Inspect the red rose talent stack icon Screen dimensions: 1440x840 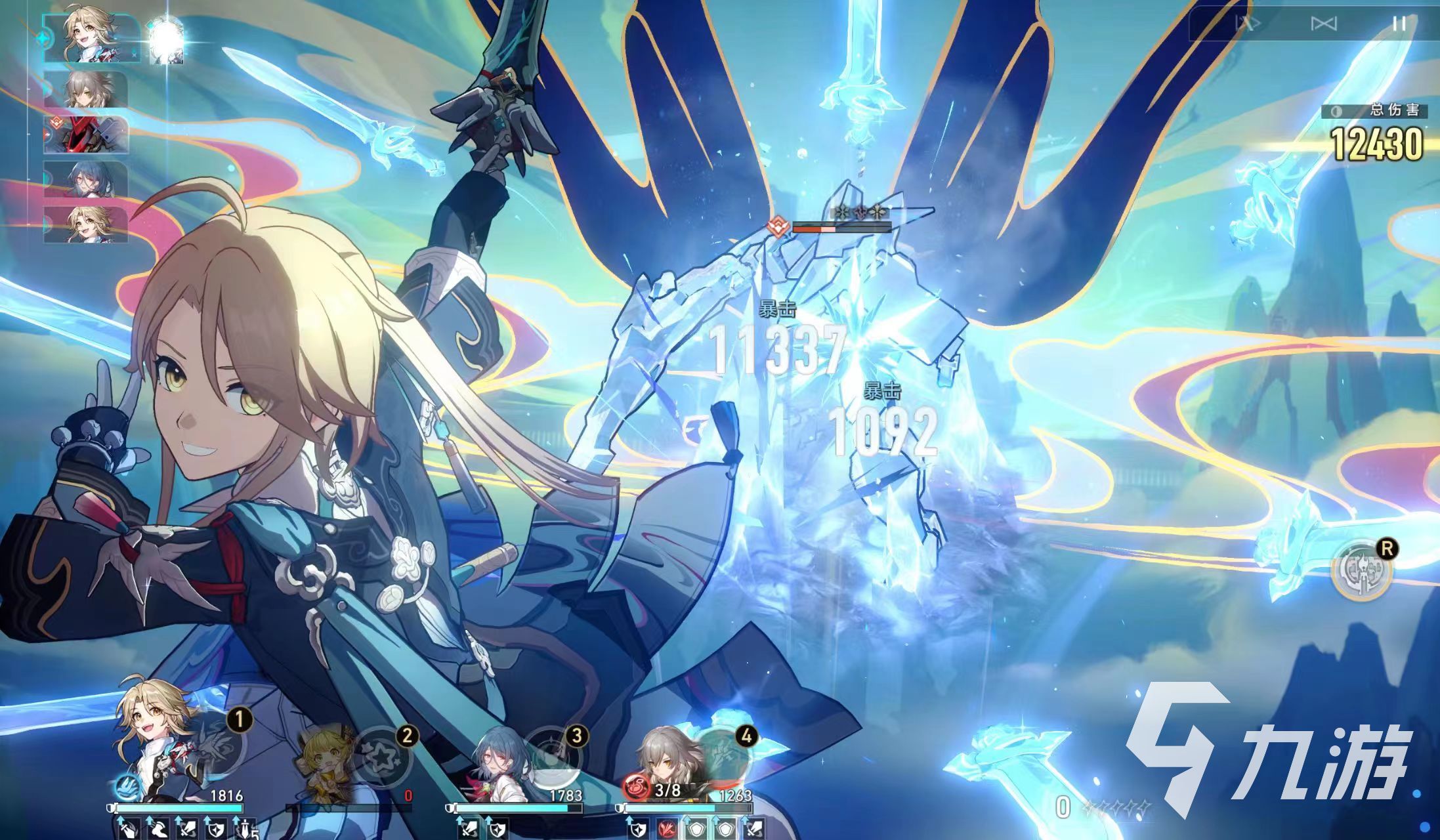pyautogui.click(x=636, y=790)
